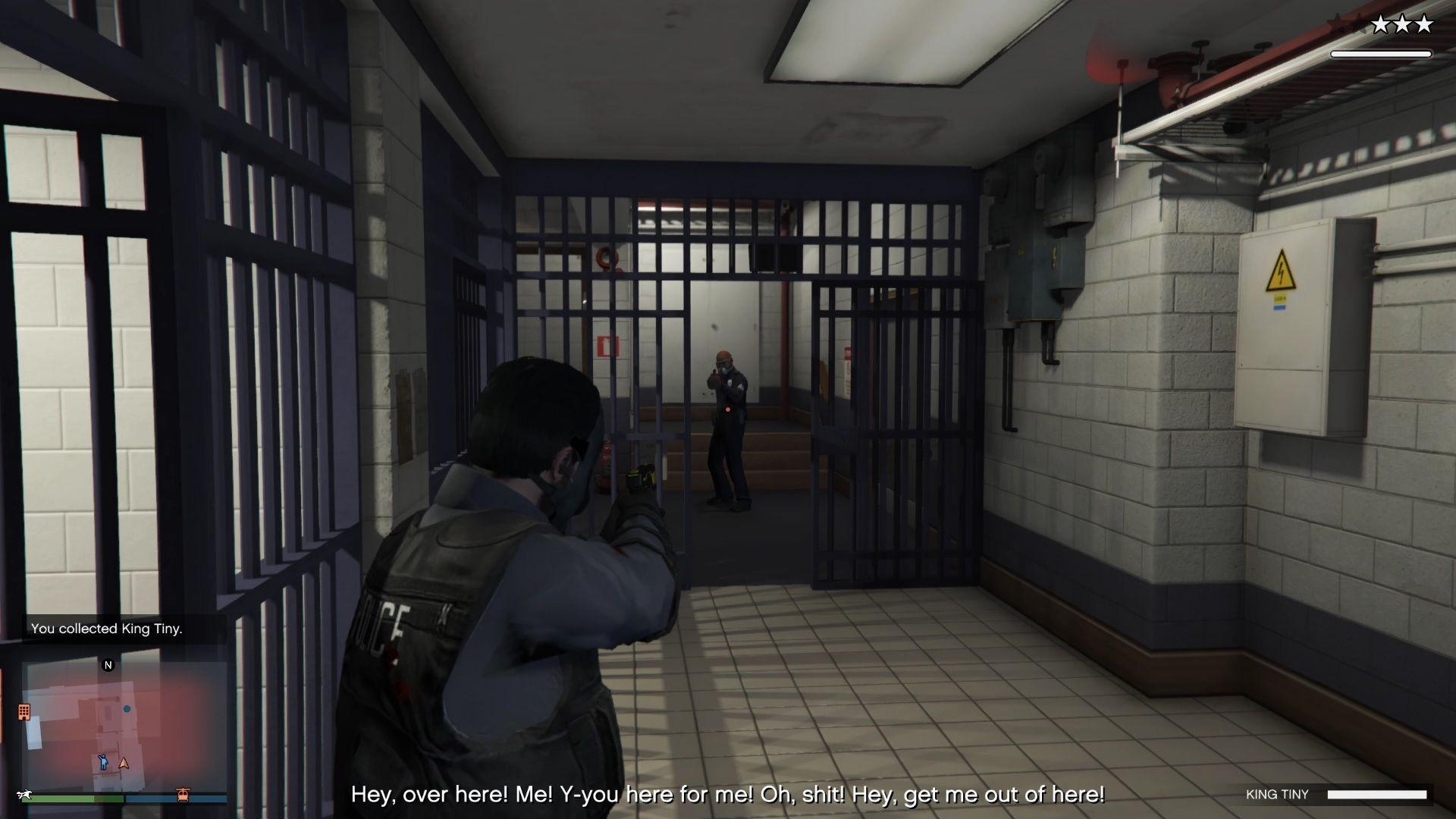Screen dimensions: 1456x819
Task: Click the North compass marker on the minimap
Action: point(108,665)
